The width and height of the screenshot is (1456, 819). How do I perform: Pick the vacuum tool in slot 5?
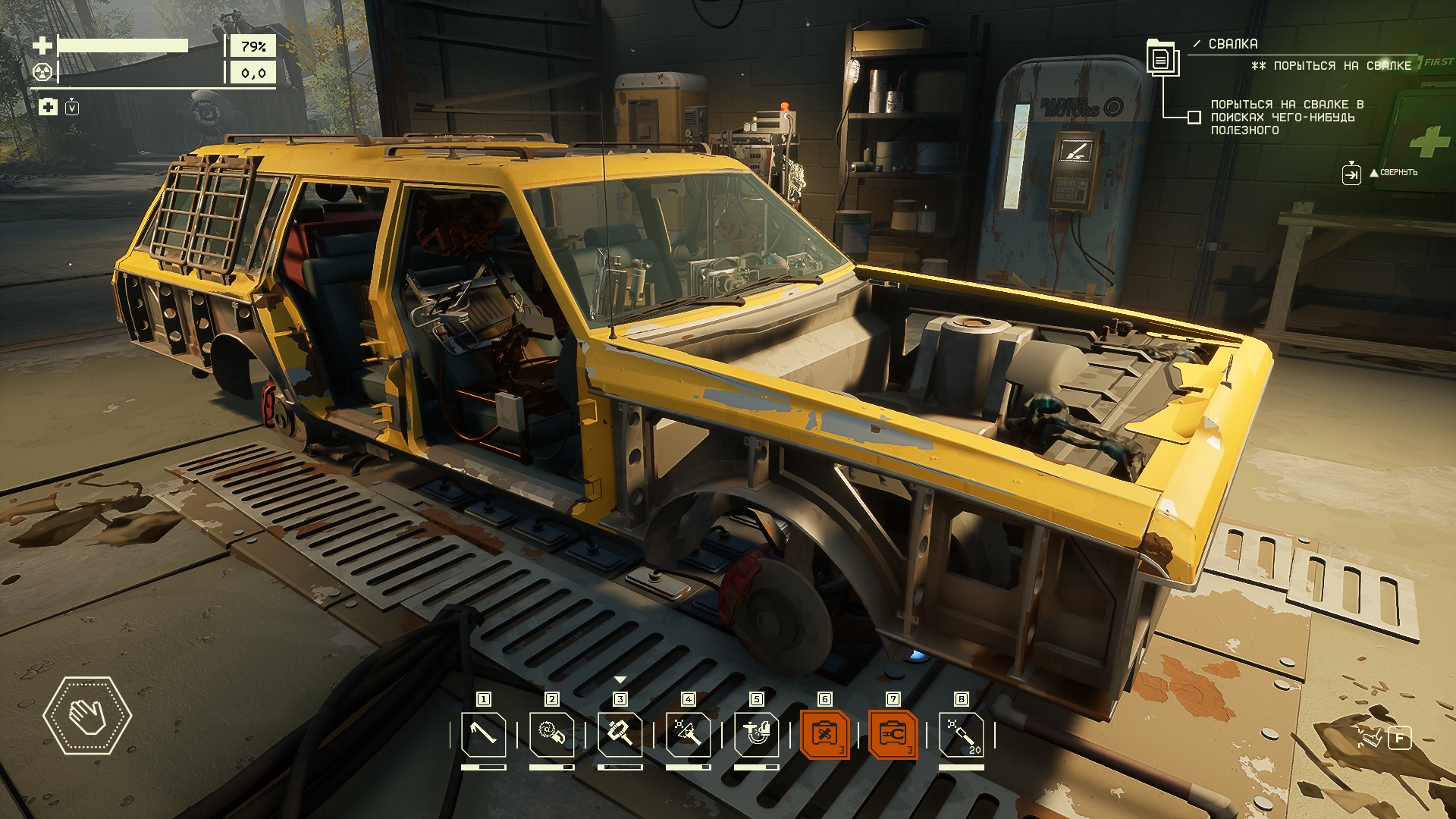point(756,734)
